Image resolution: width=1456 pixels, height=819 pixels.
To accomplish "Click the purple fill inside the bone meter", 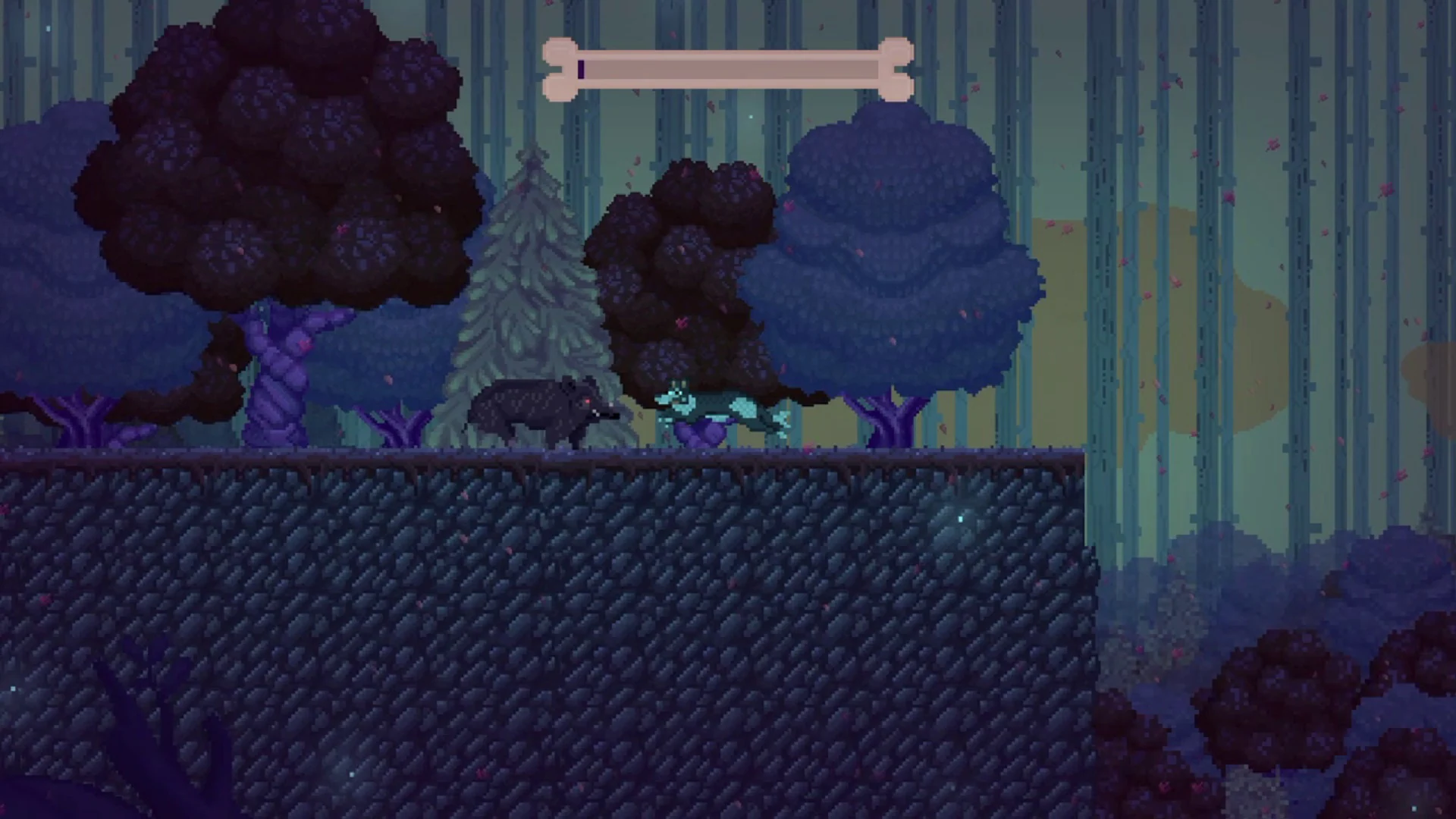I will (581, 68).
